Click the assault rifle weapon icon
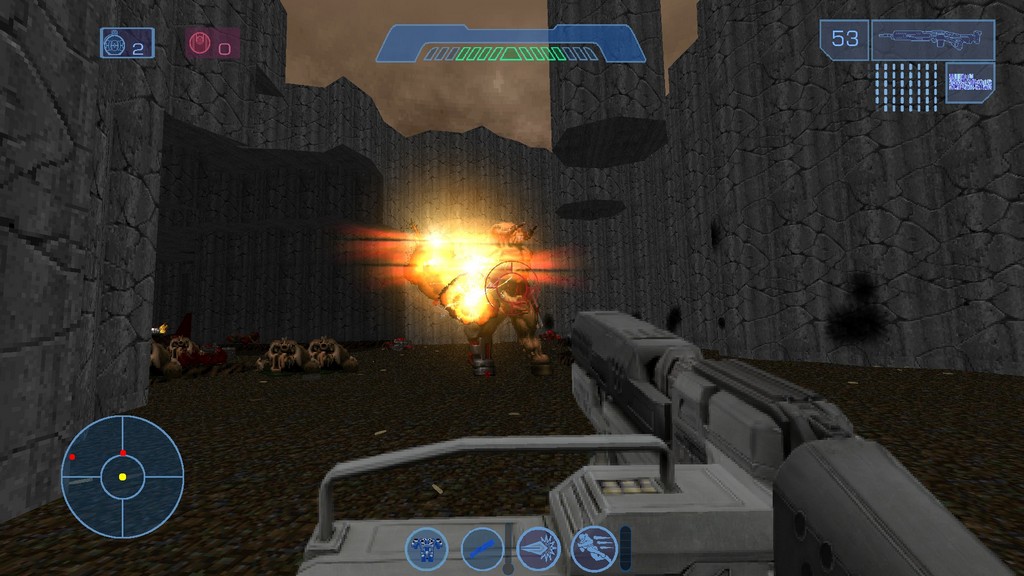 932,40
